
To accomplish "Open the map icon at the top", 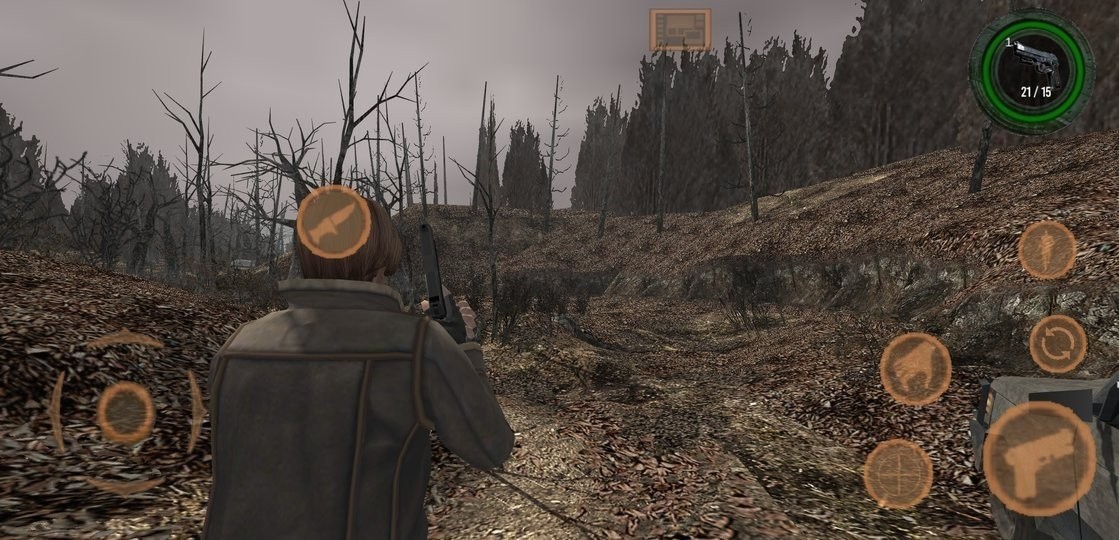I will pyautogui.click(x=680, y=29).
